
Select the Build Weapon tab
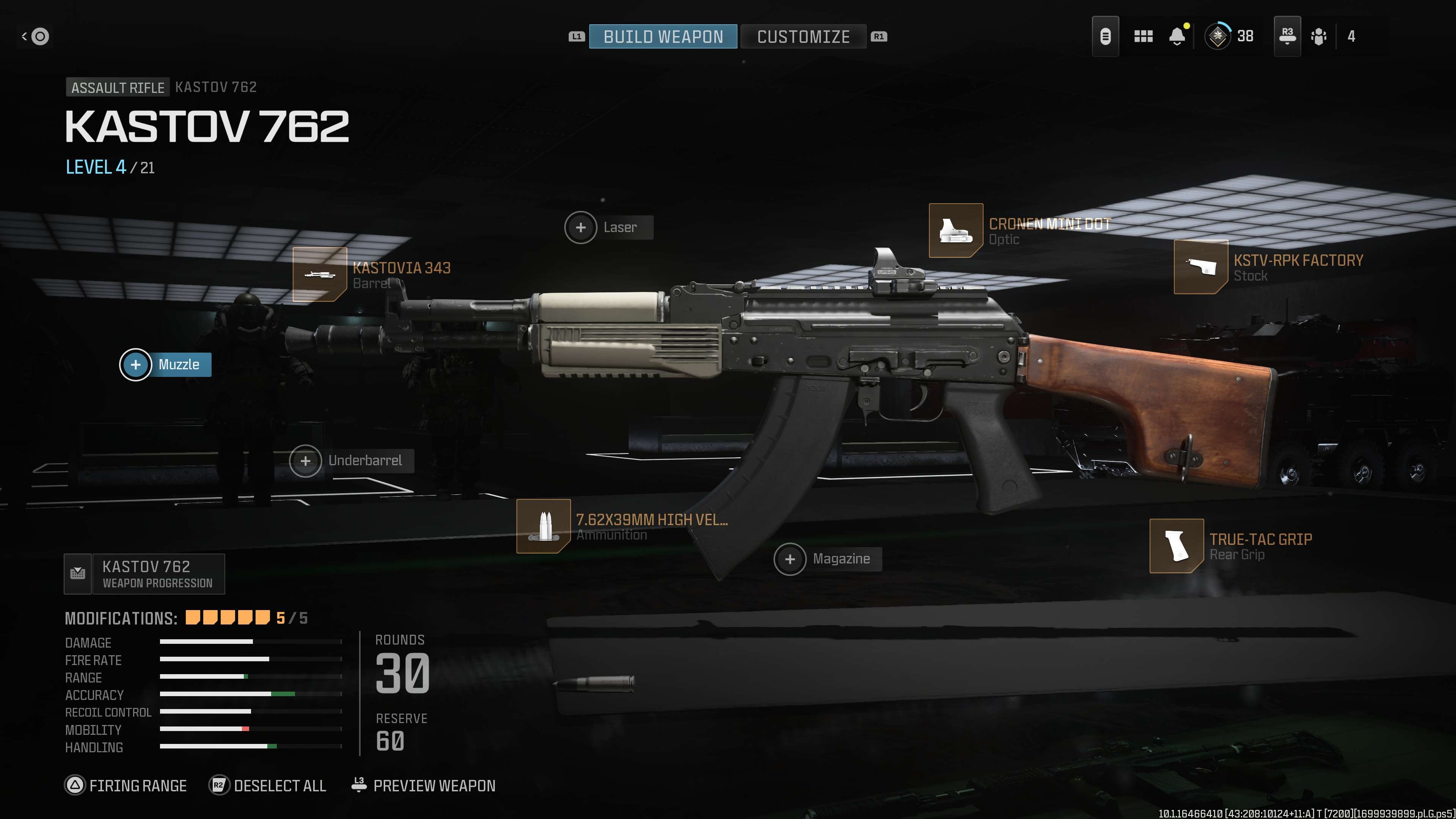[663, 37]
